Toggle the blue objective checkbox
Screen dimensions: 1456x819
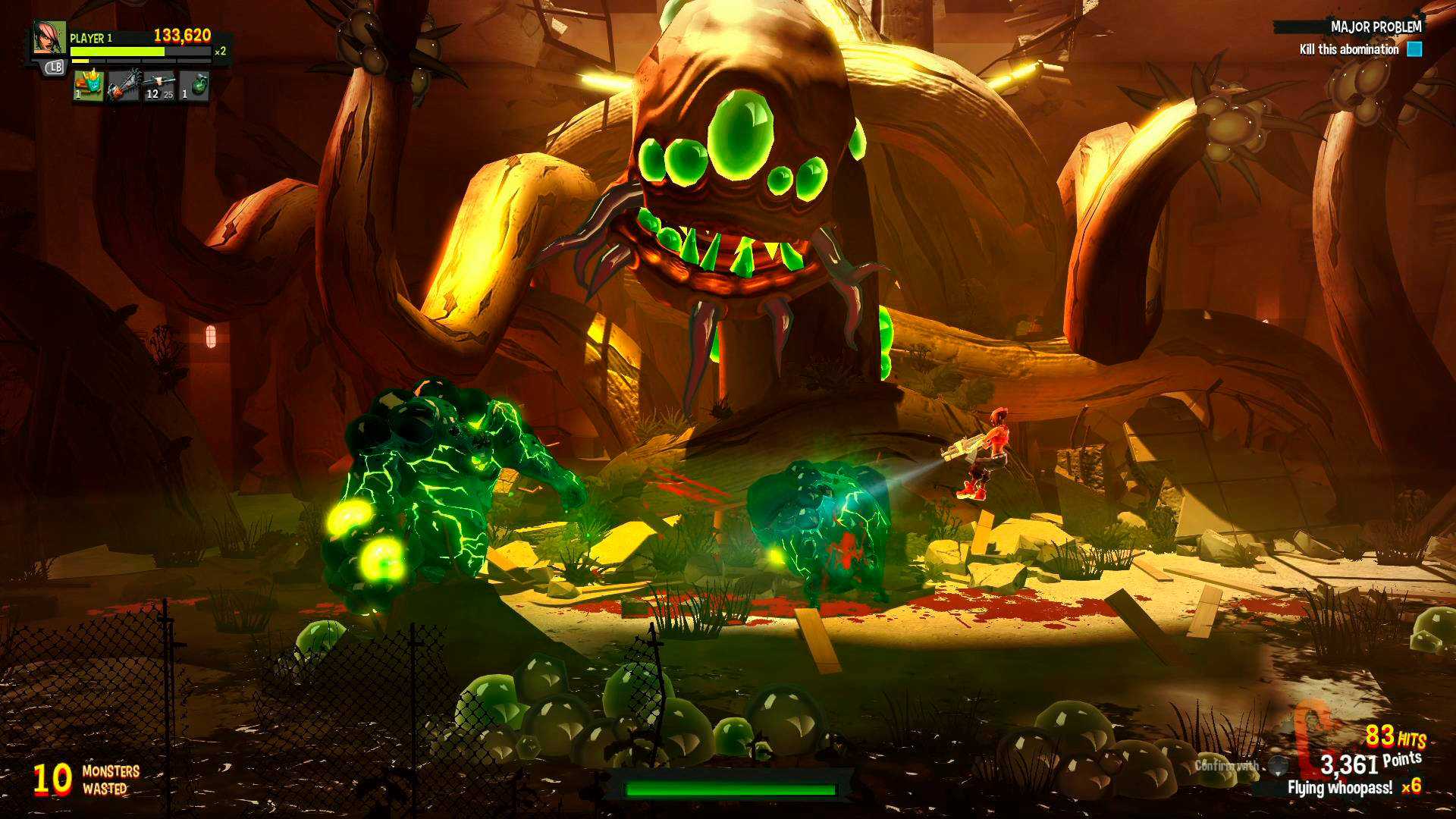pyautogui.click(x=1415, y=49)
